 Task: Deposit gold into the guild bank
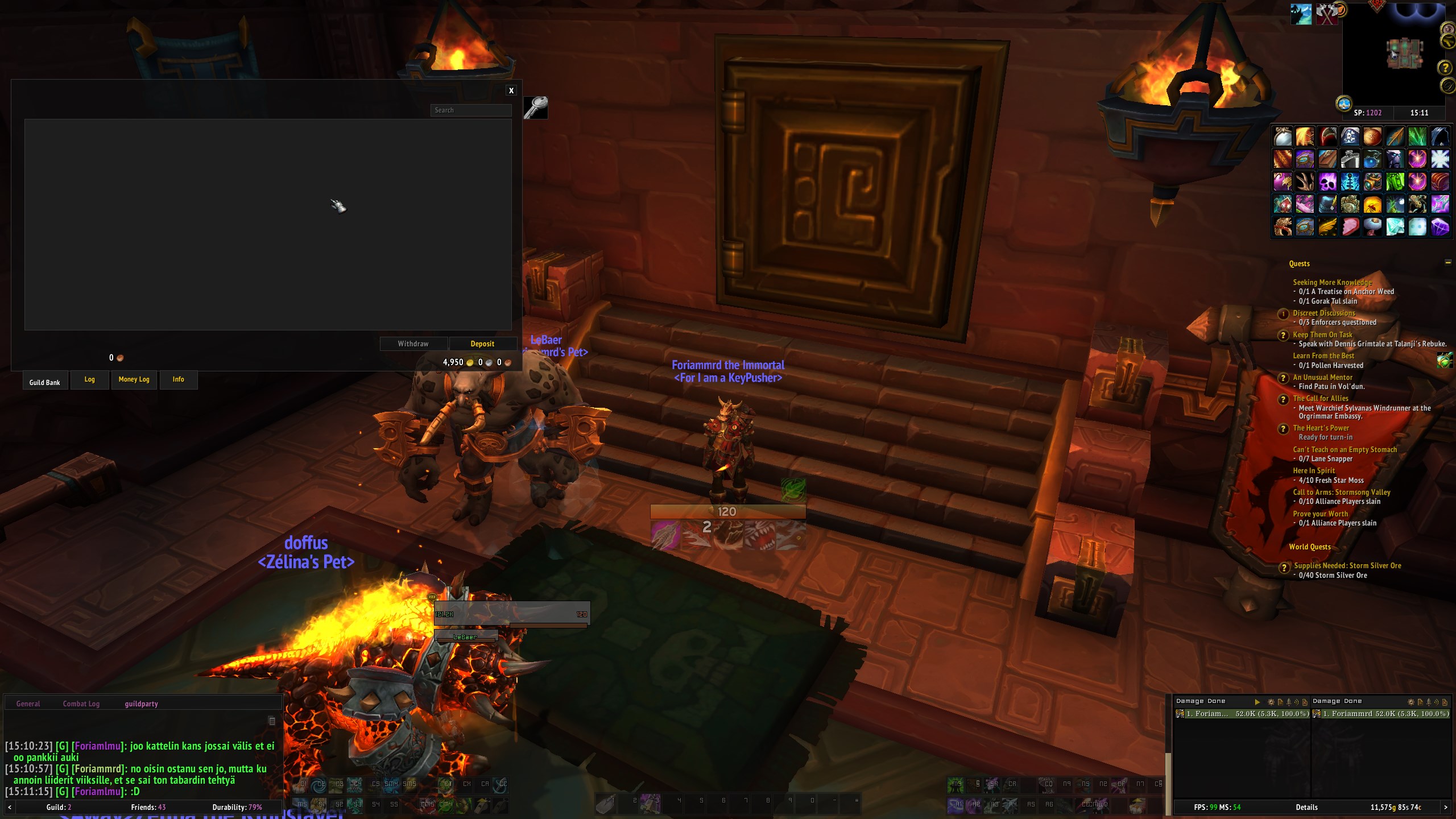click(482, 344)
